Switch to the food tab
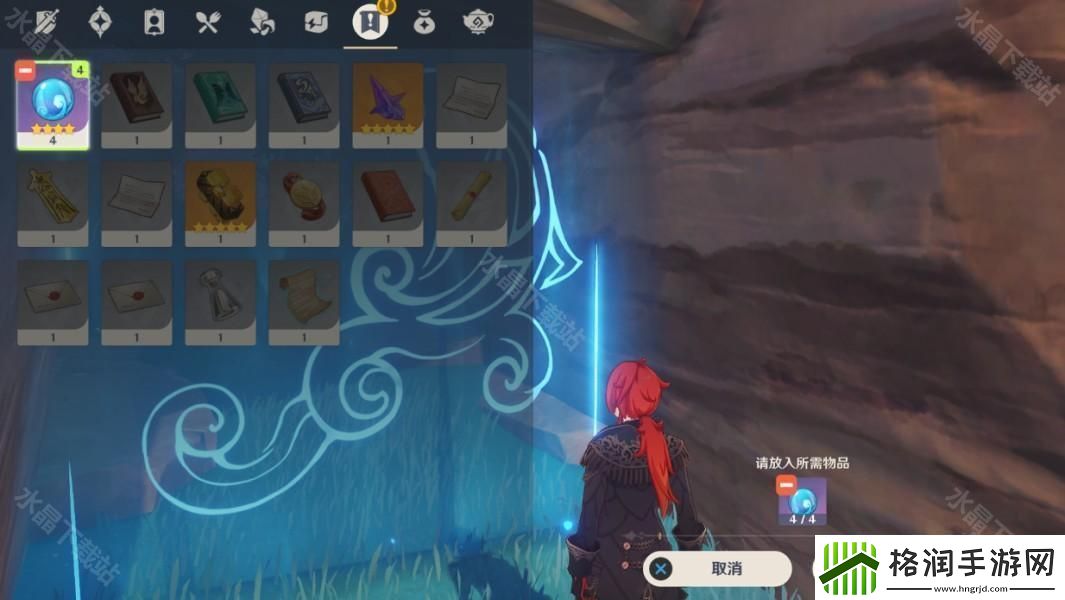 pyautogui.click(x=208, y=22)
